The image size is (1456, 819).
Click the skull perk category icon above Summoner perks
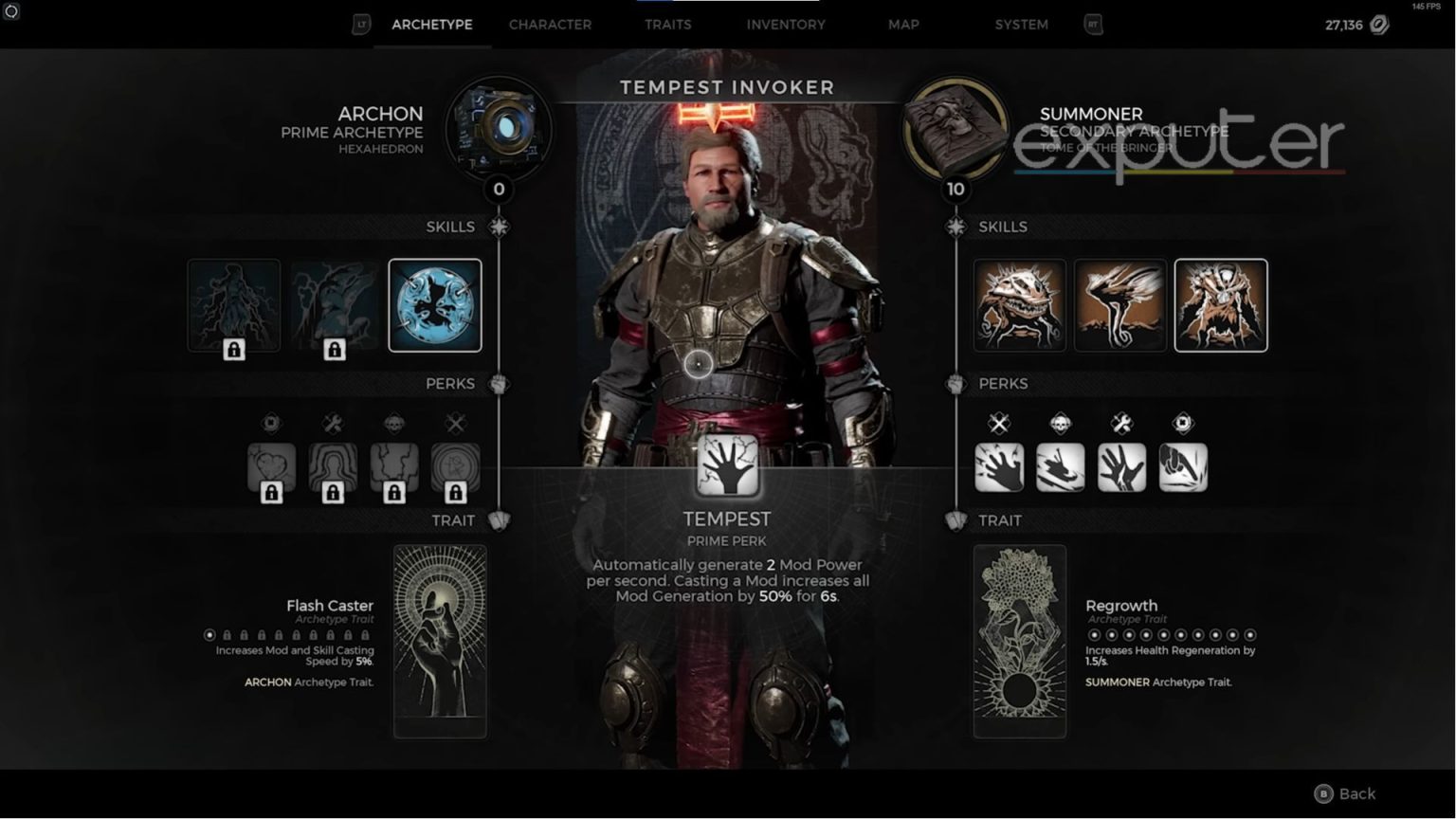1061,424
